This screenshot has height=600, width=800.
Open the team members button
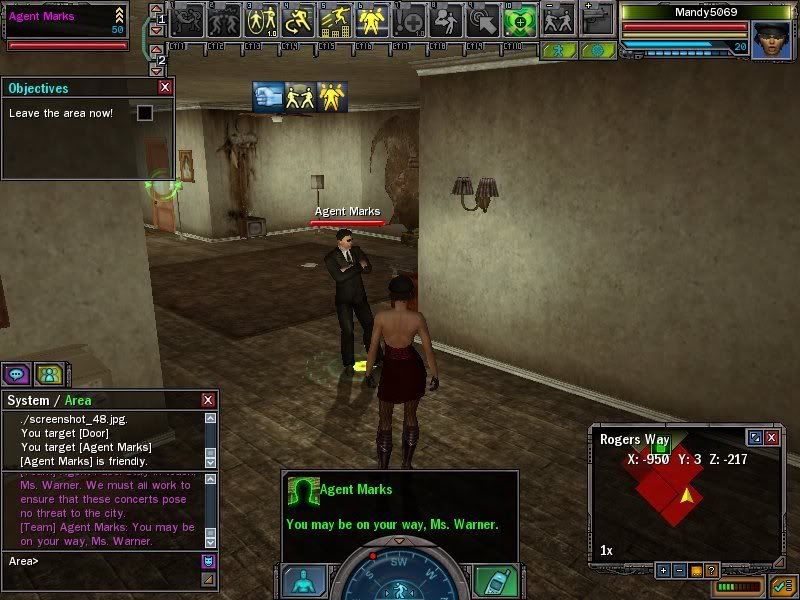(48, 374)
